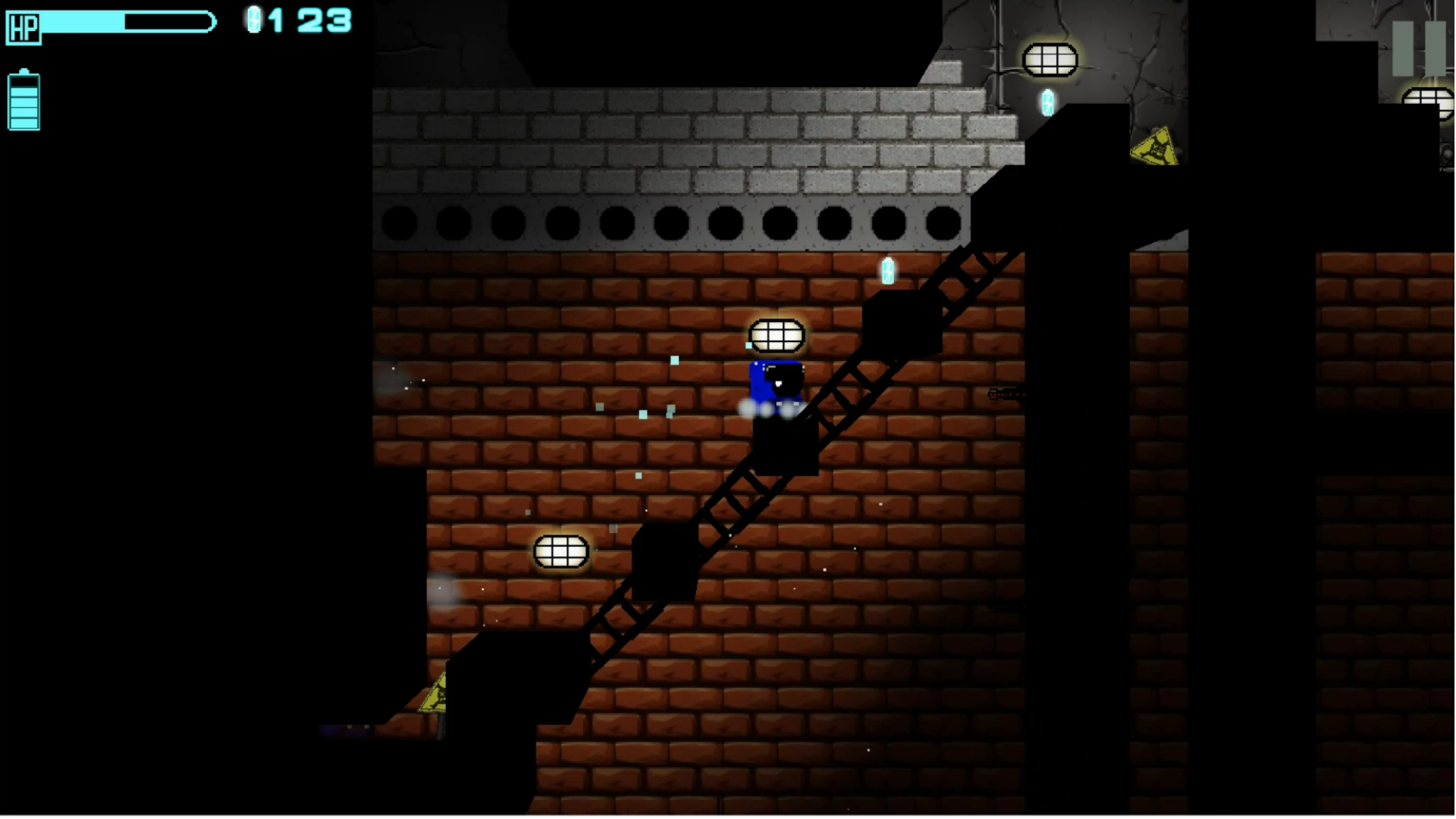Click the lamp above the player character
1456x819 pixels.
tap(777, 335)
